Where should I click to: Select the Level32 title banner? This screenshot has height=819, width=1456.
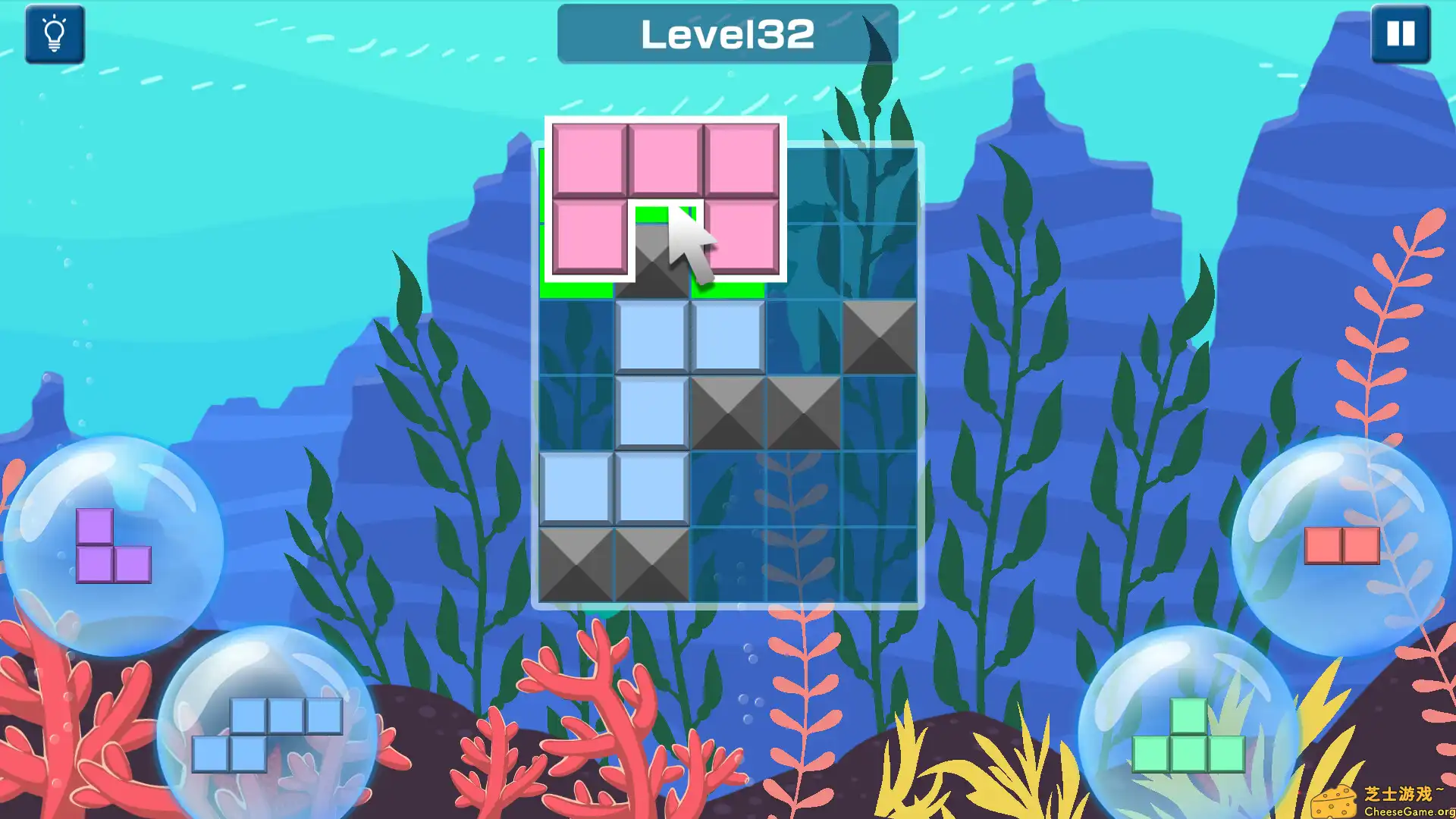[728, 33]
